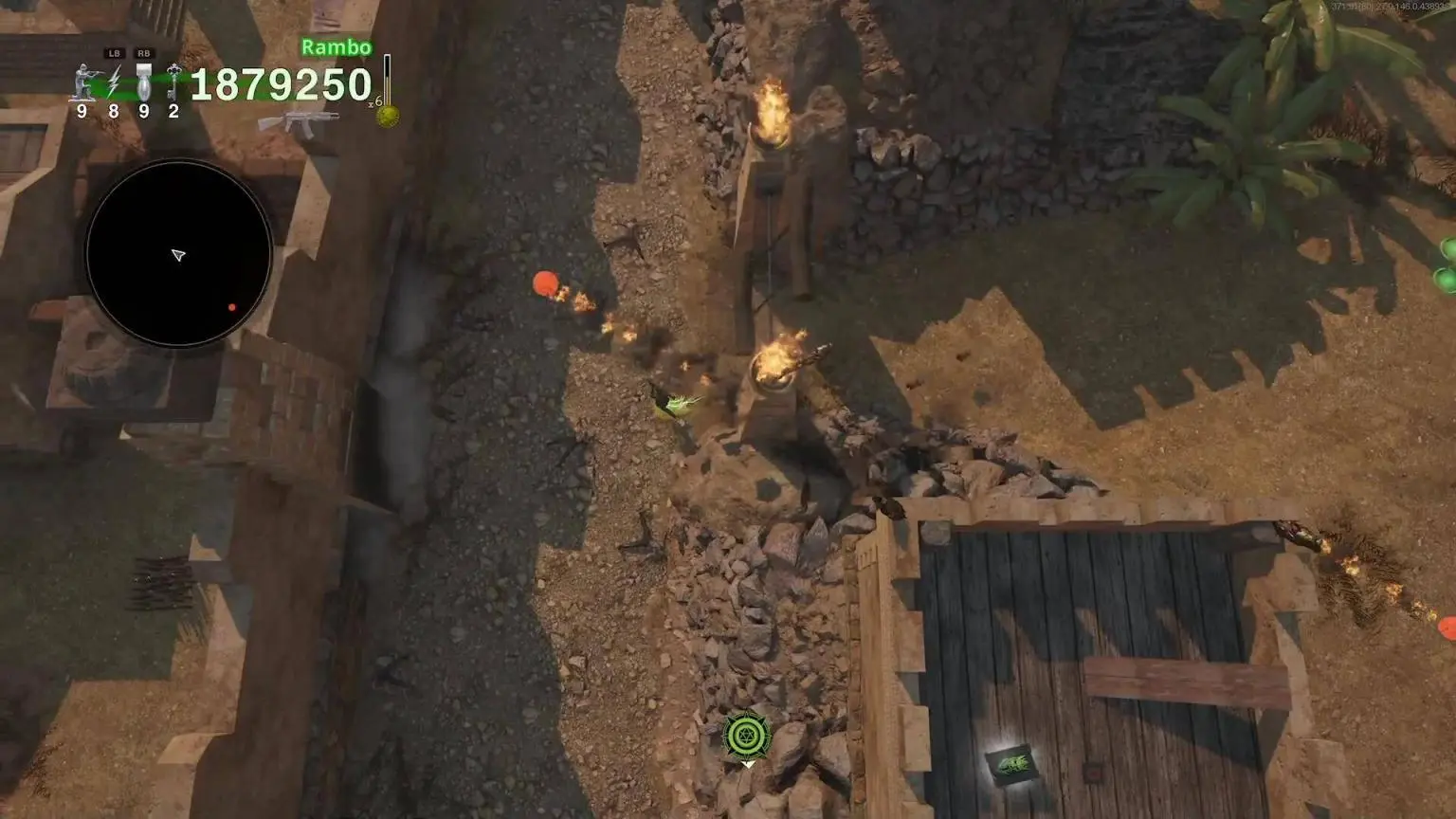1456x819 pixels.
Task: Click the white arrow below the objective marker
Action: click(x=746, y=764)
